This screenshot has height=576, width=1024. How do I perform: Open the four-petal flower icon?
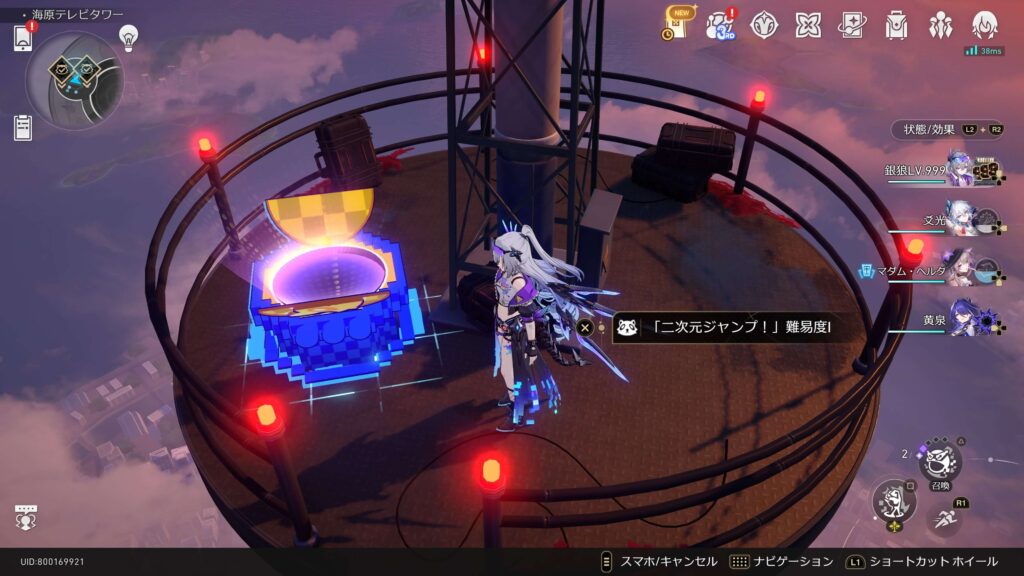coord(808,24)
